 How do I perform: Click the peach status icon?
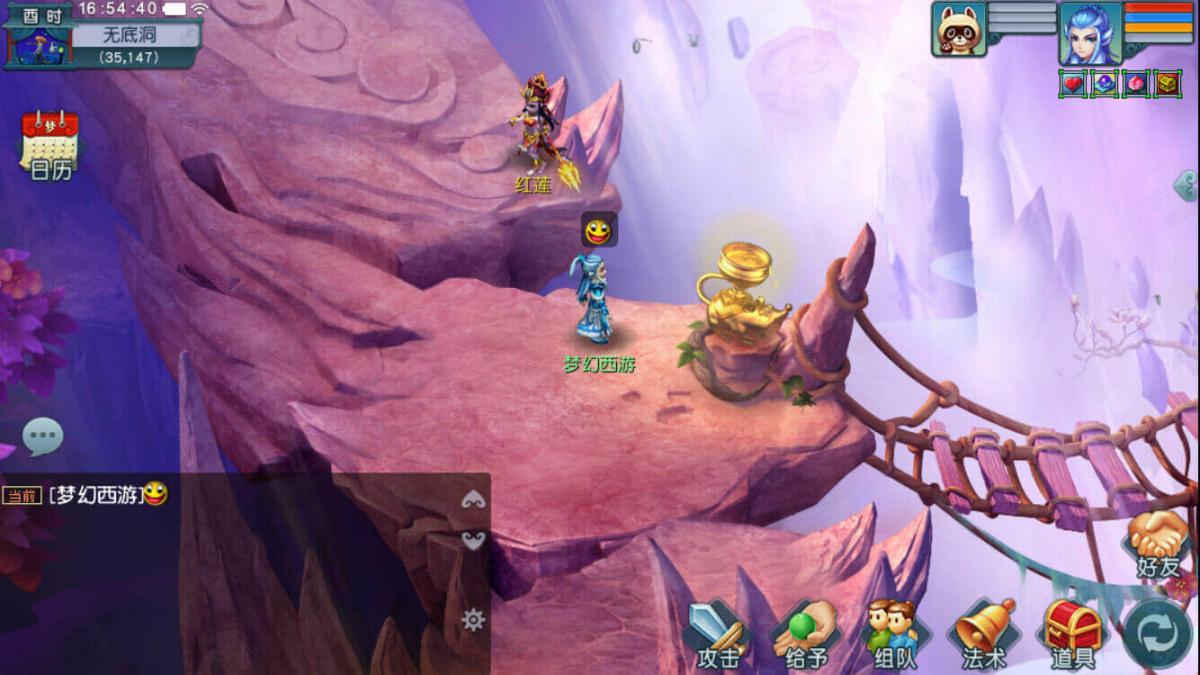tap(1136, 84)
